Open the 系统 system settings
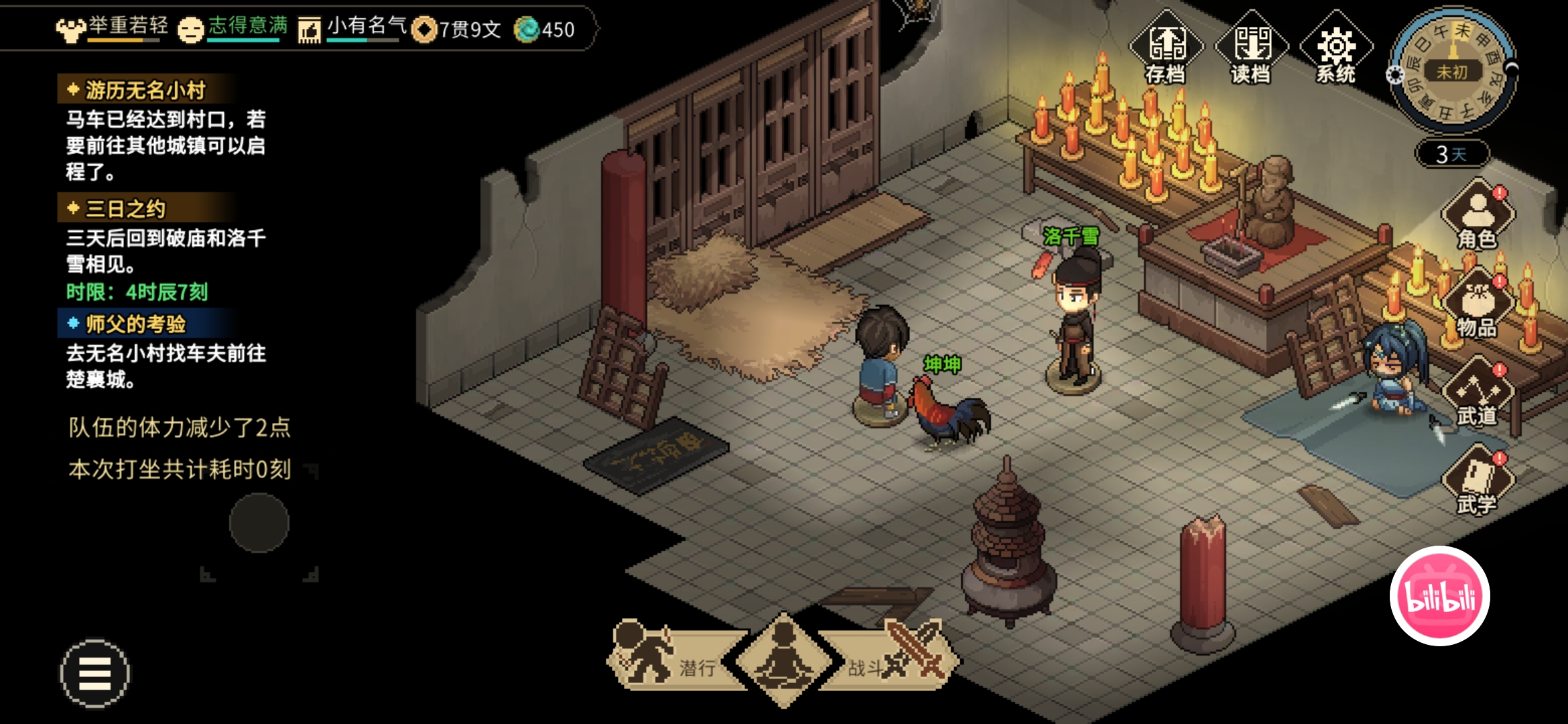This screenshot has width=1568, height=724. click(1335, 48)
